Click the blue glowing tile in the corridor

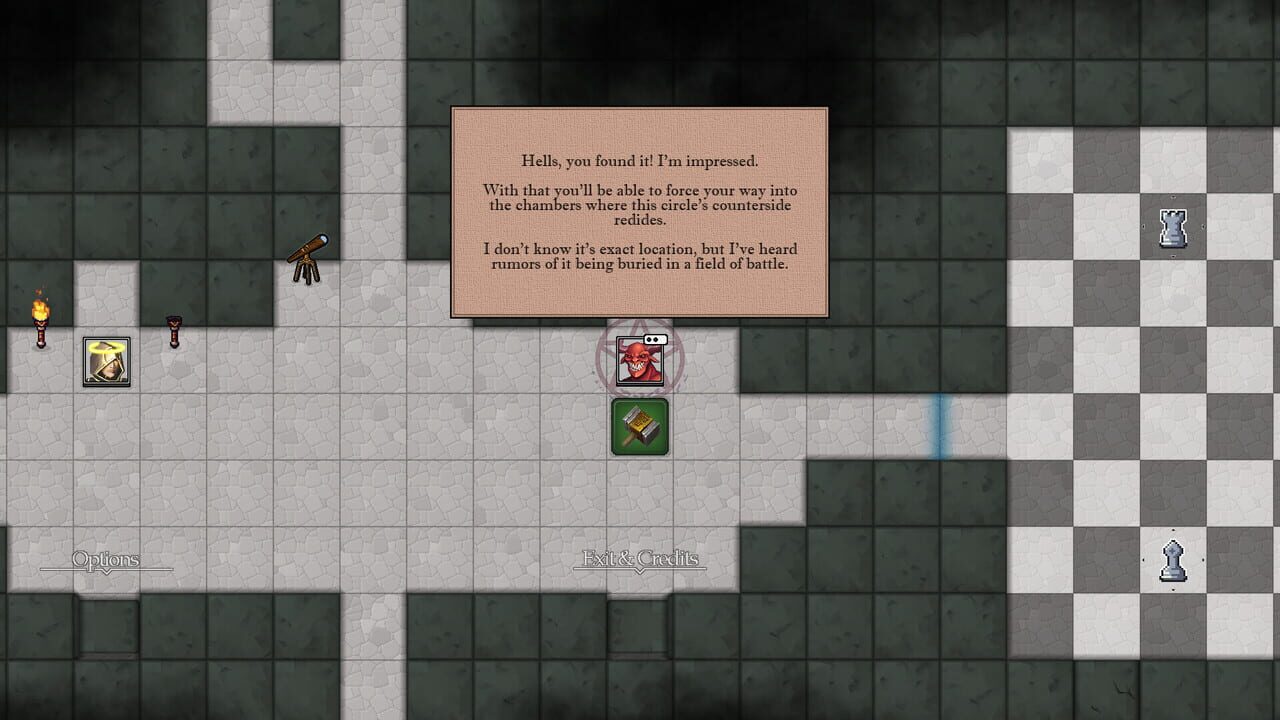[940, 427]
